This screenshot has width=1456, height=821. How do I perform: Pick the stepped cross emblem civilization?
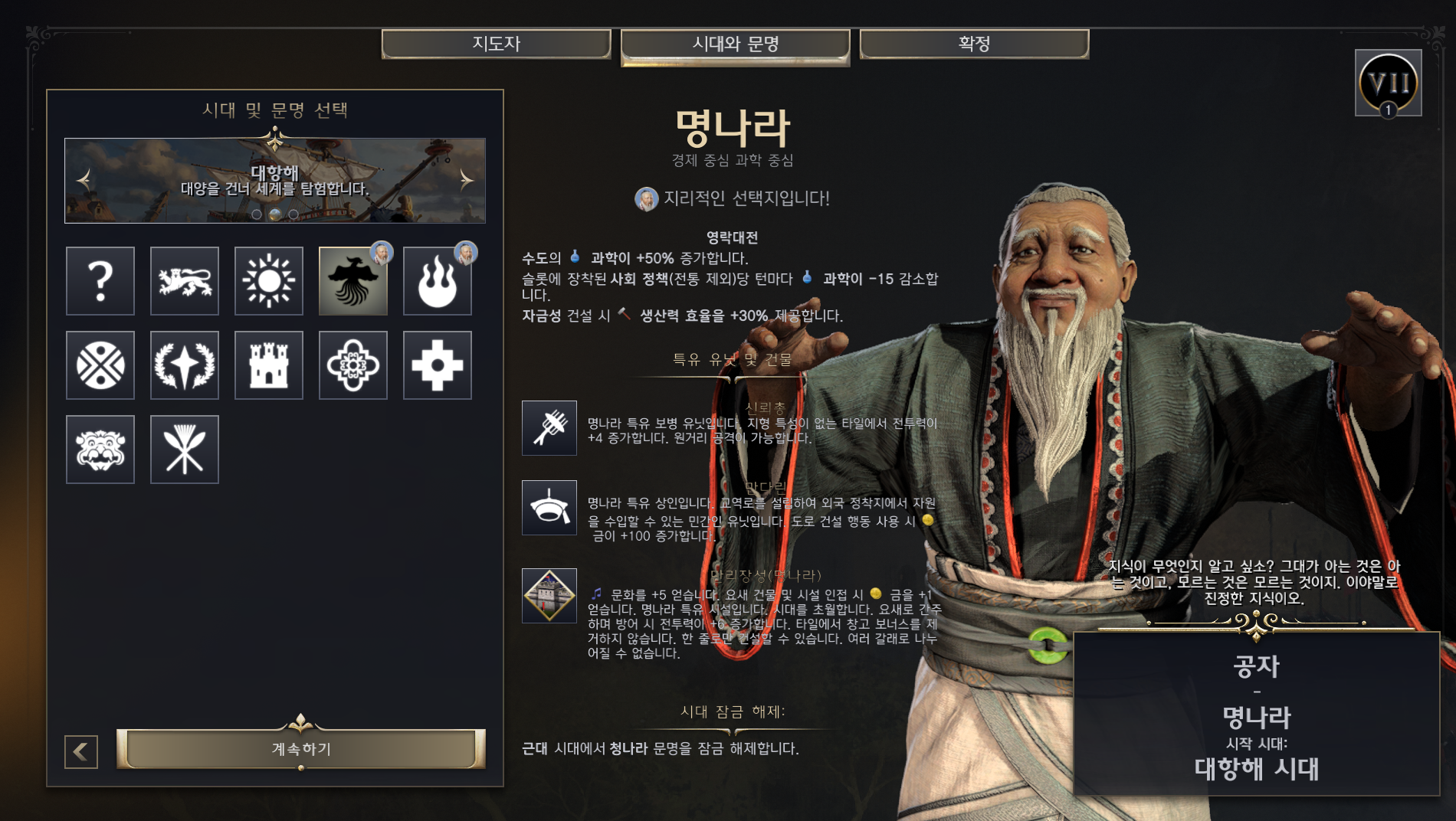click(x=438, y=365)
